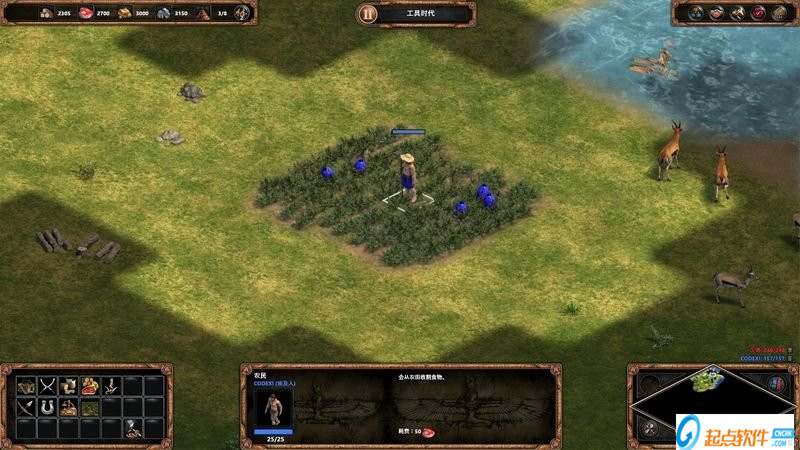Select the house build icon

click(24, 385)
